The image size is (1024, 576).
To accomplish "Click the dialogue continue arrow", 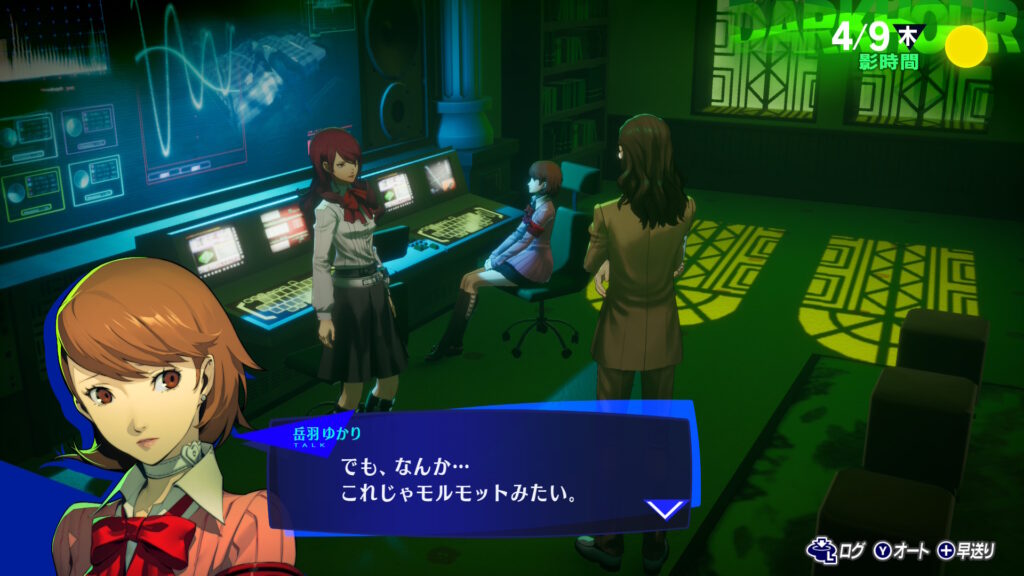I will [x=665, y=509].
